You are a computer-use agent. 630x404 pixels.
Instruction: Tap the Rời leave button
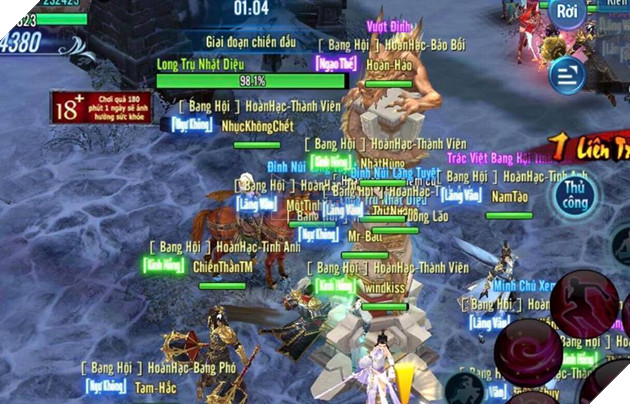pyautogui.click(x=569, y=14)
